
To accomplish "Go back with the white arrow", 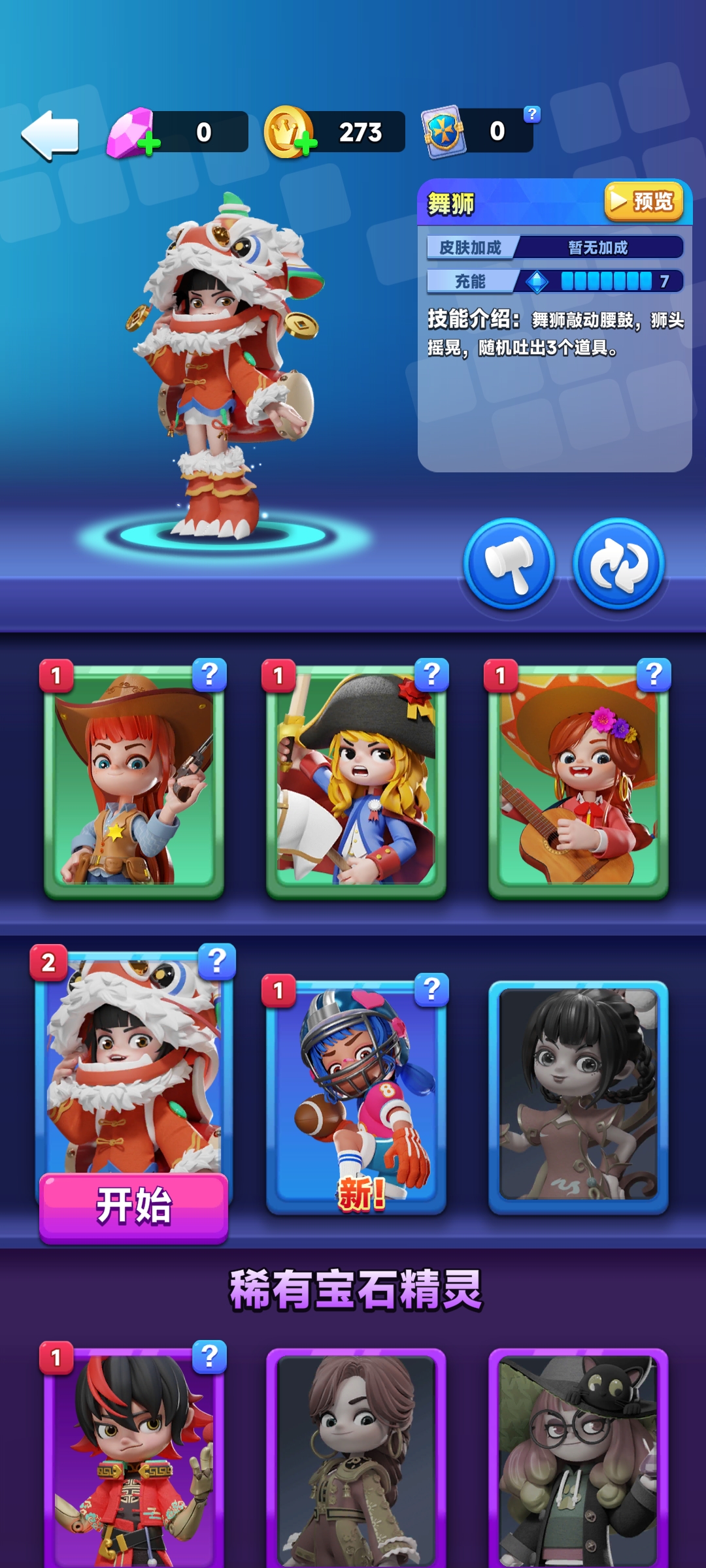I will click(x=51, y=135).
